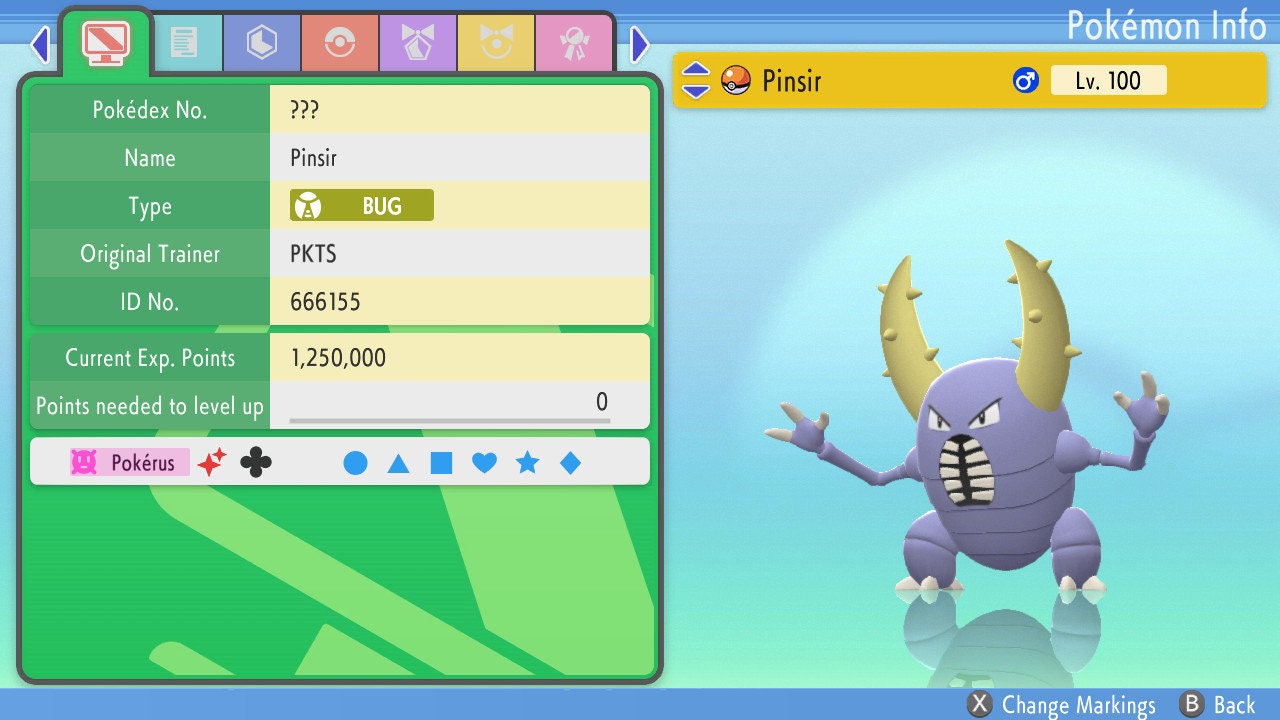Open the yellow bow Poké Ball tab

point(496,43)
